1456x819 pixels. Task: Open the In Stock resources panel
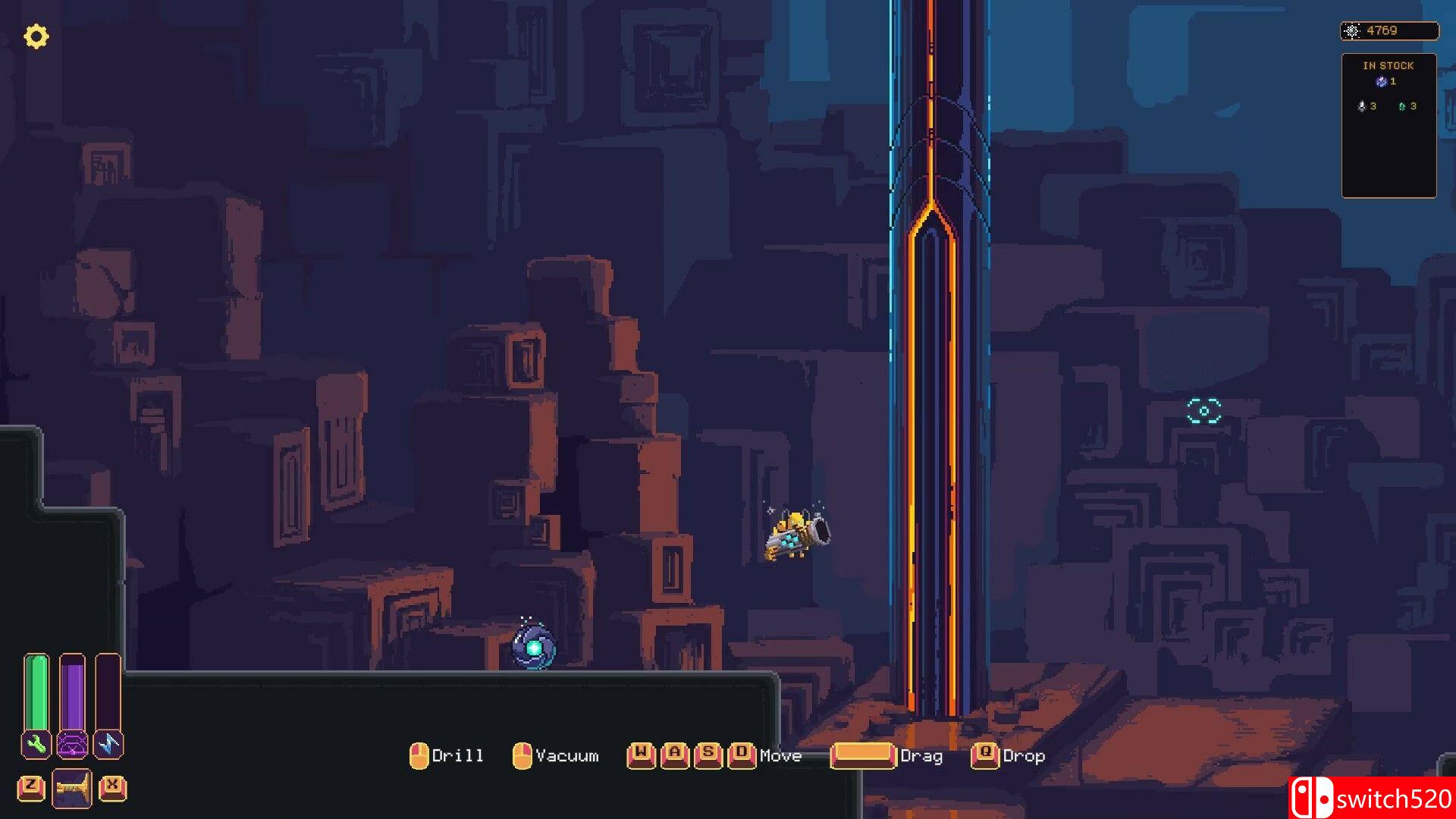tap(1389, 125)
